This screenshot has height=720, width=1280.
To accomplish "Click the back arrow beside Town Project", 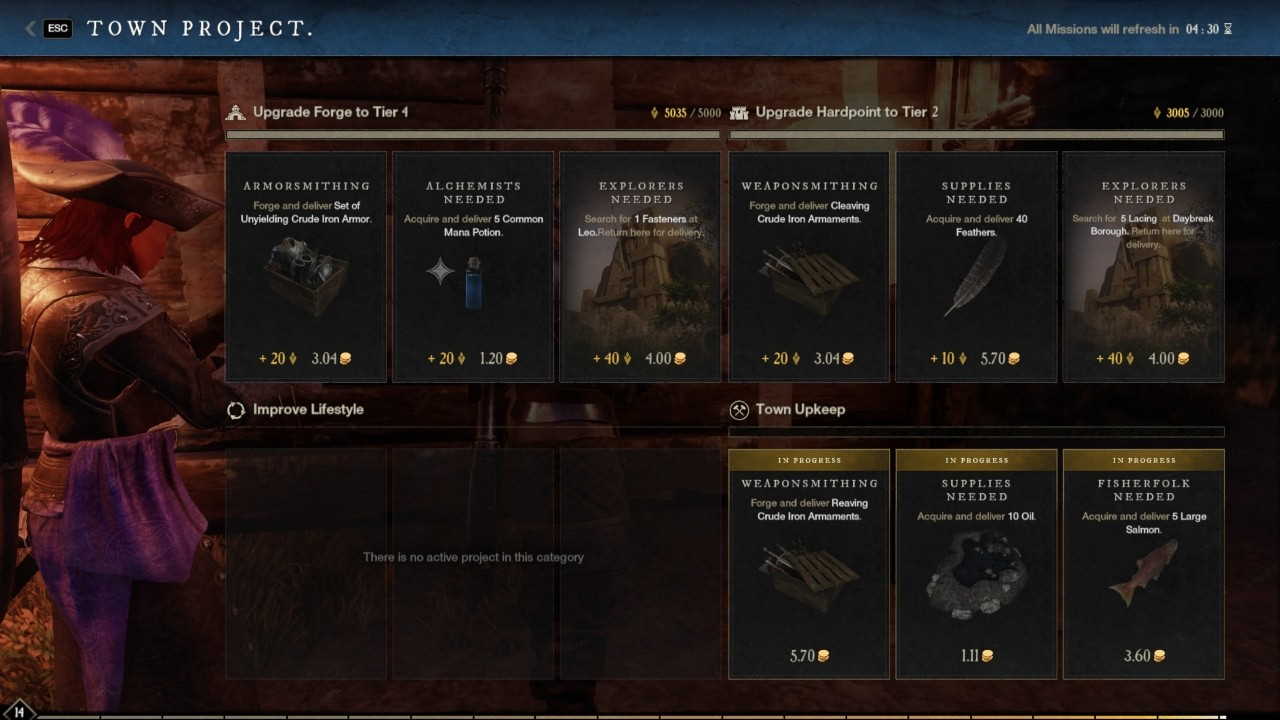I will point(31,29).
